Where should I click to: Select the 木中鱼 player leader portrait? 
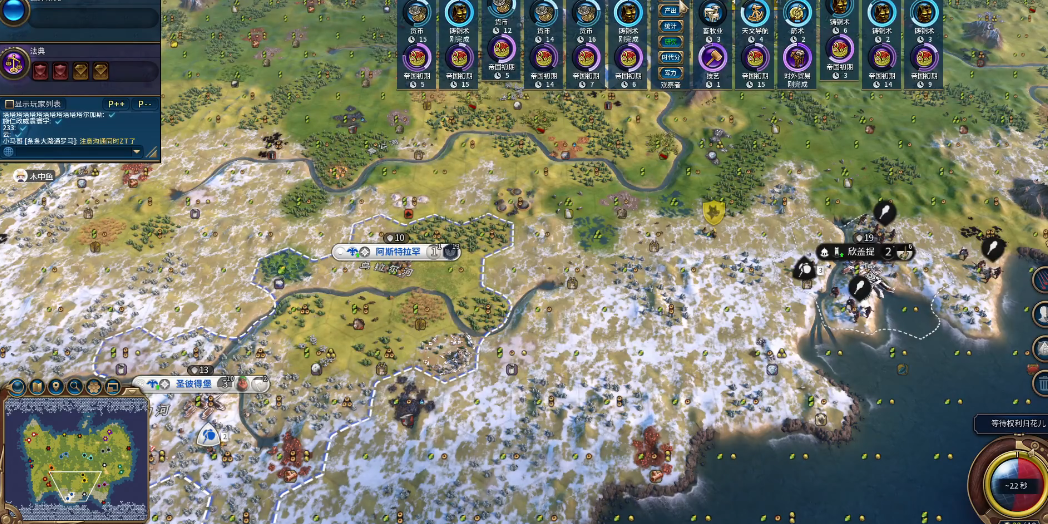[20, 176]
